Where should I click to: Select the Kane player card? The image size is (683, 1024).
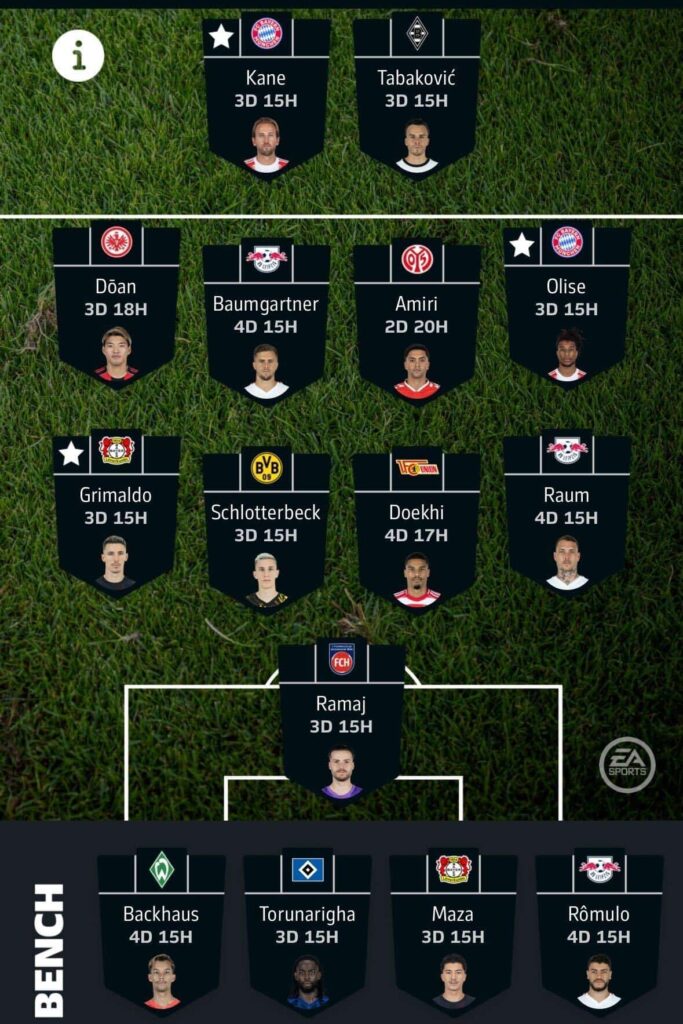[x=266, y=95]
